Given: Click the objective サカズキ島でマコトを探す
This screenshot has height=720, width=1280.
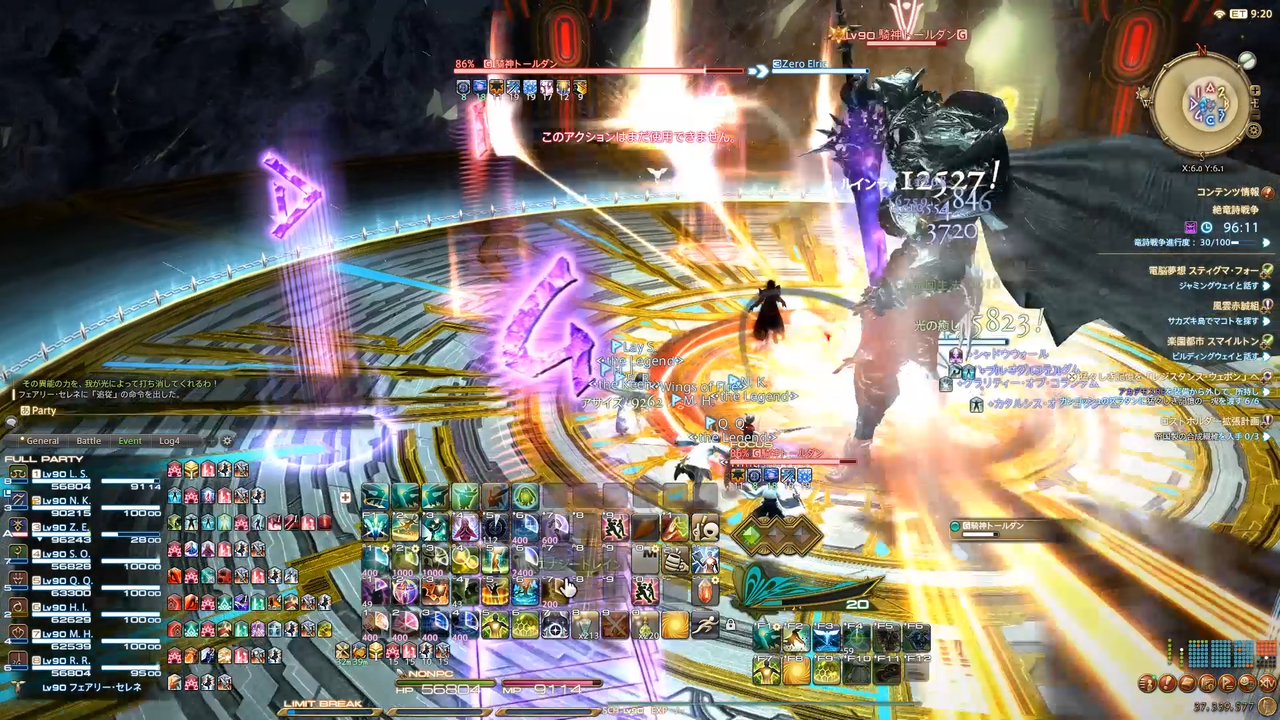Looking at the screenshot, I should coord(1214,322).
